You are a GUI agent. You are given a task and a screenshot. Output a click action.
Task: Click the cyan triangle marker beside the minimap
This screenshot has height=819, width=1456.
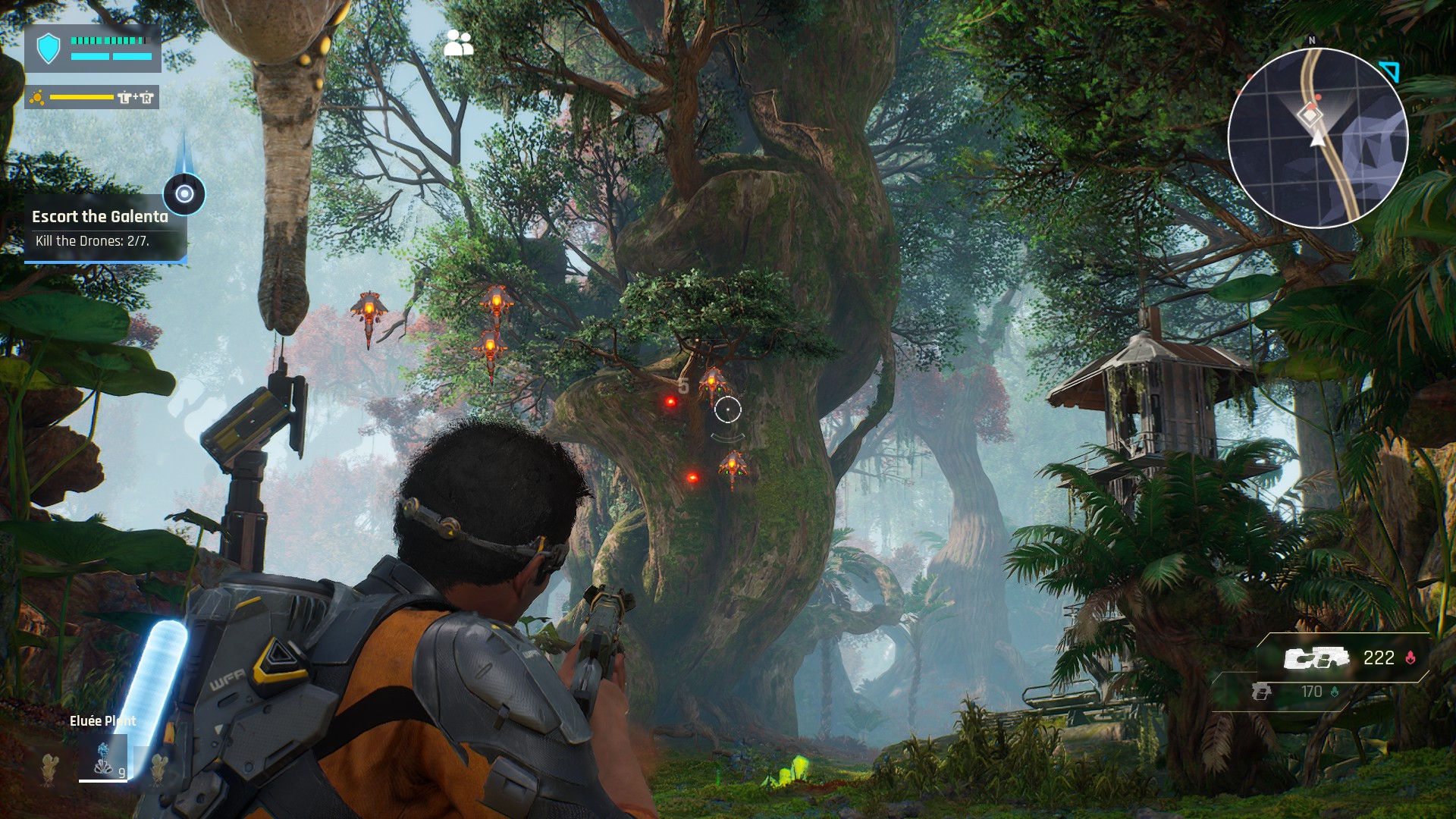(1390, 71)
